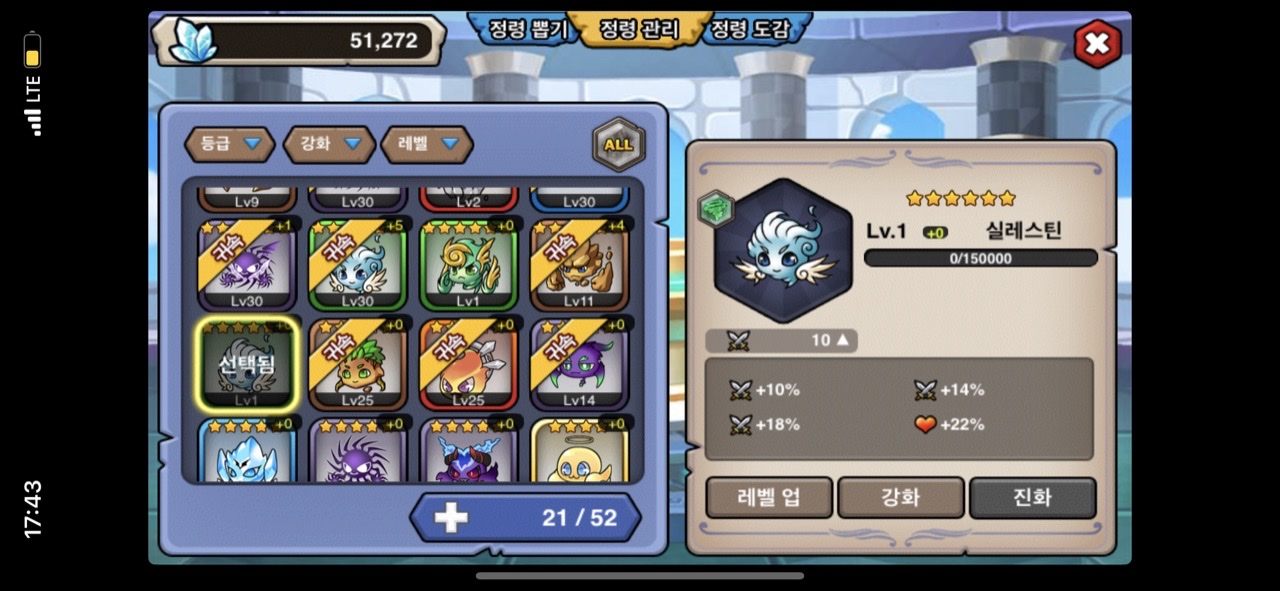This screenshot has width=1280, height=591.
Task: Select the purple spider spirit Lv30
Action: click(x=247, y=265)
